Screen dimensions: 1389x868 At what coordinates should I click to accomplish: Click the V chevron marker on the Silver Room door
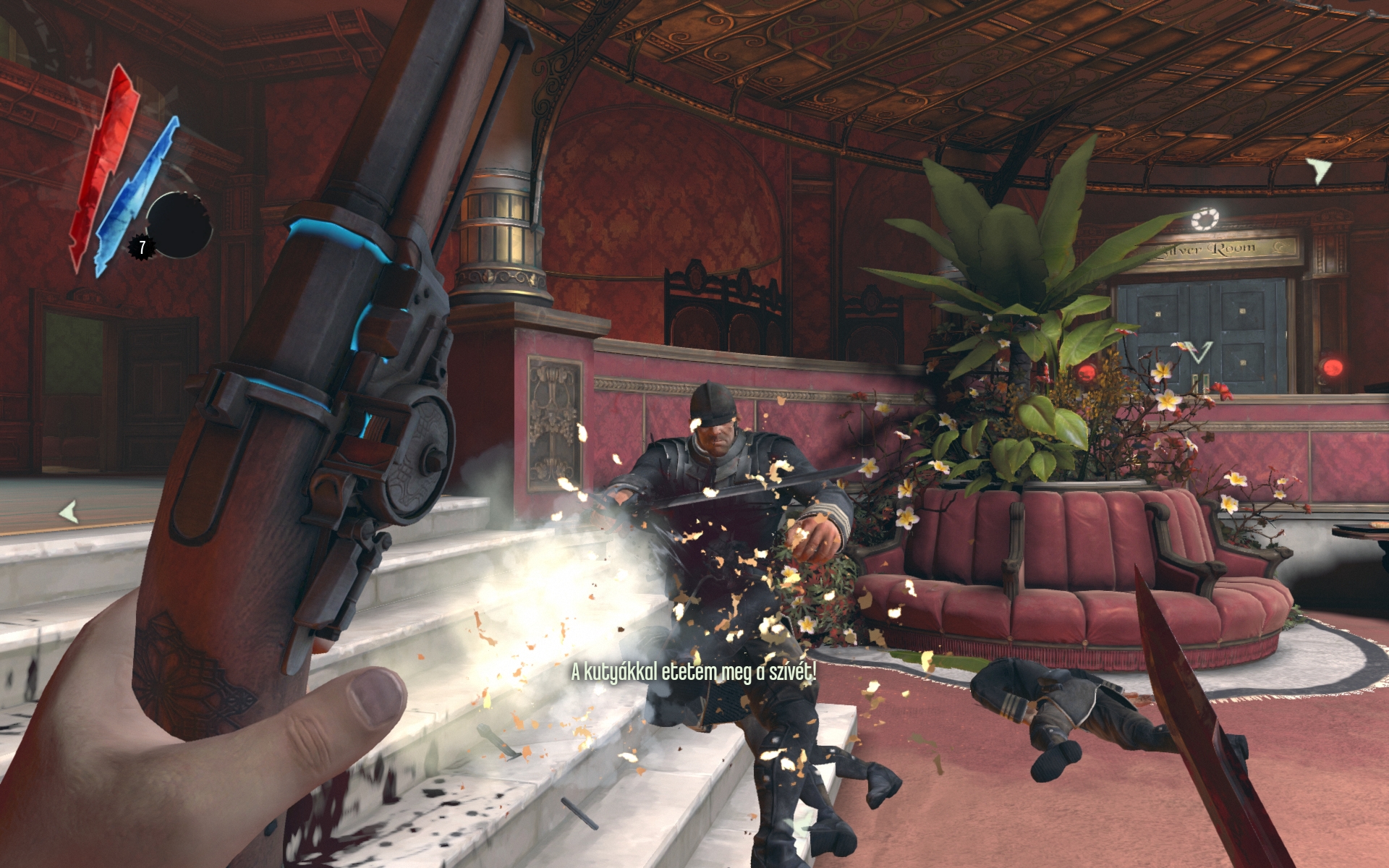[1199, 353]
